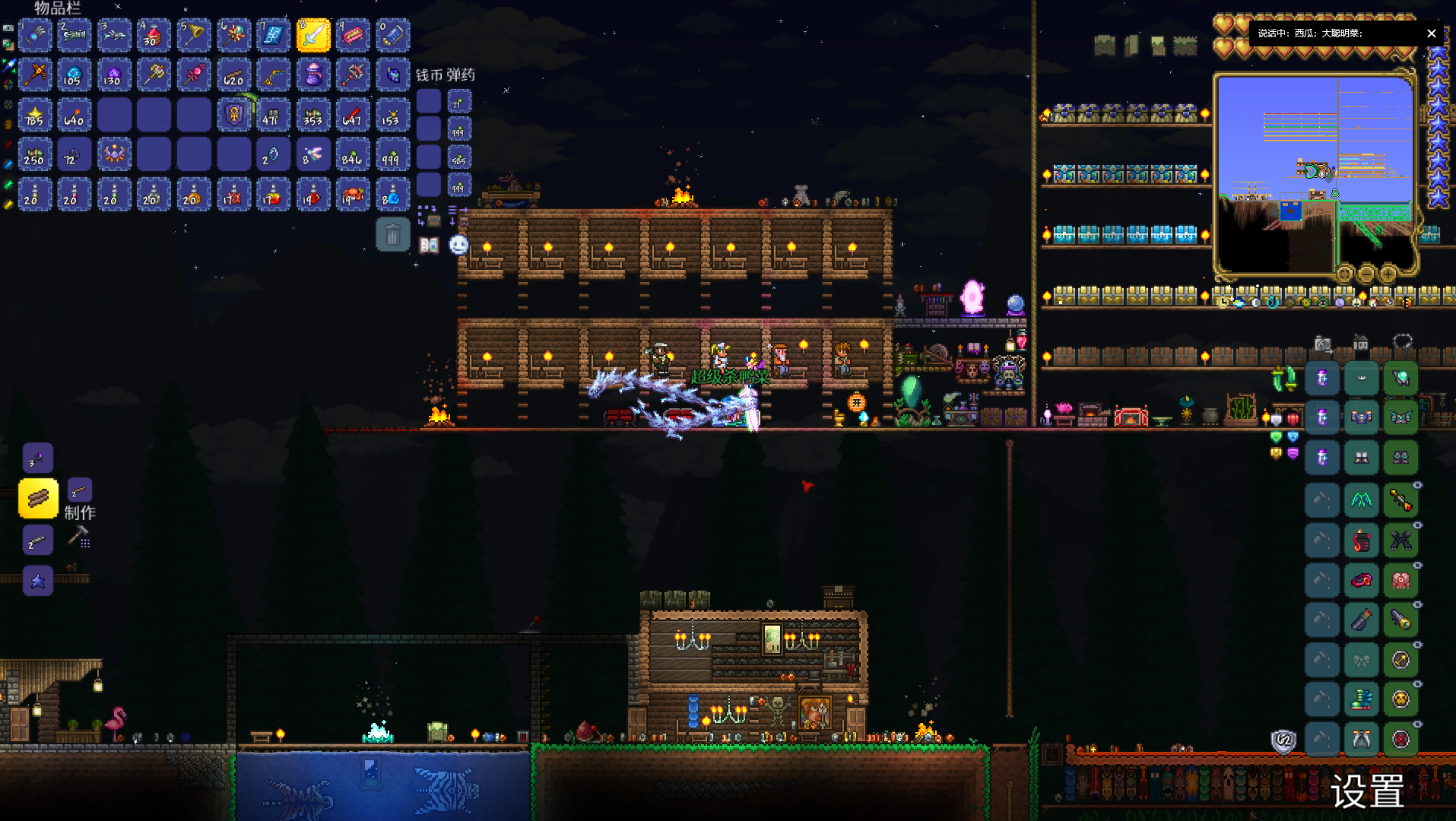Select the fallen star stack of 785
1456x821 pixels.
click(x=35, y=116)
